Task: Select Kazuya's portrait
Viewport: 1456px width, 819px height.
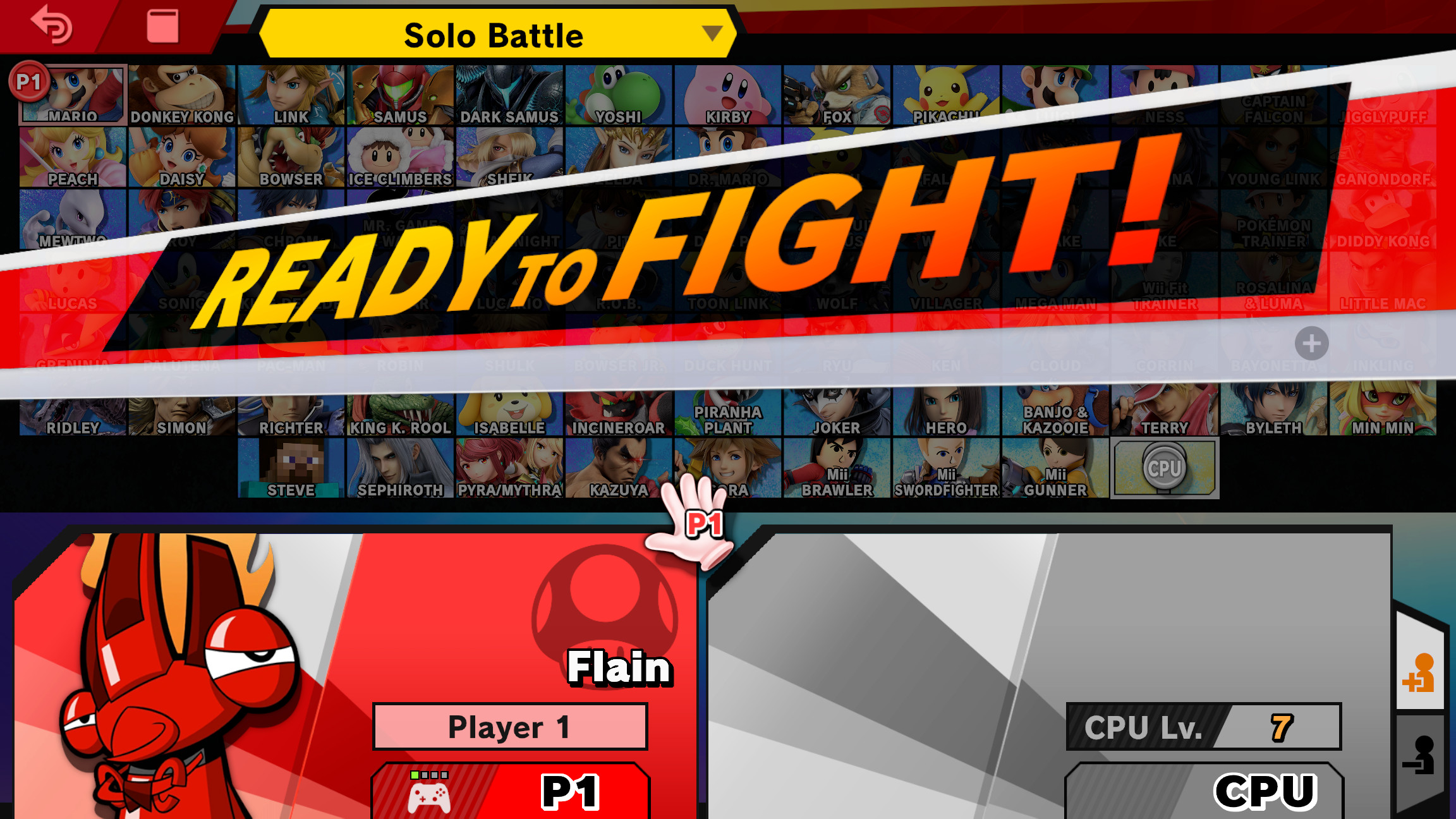Action: [x=617, y=468]
